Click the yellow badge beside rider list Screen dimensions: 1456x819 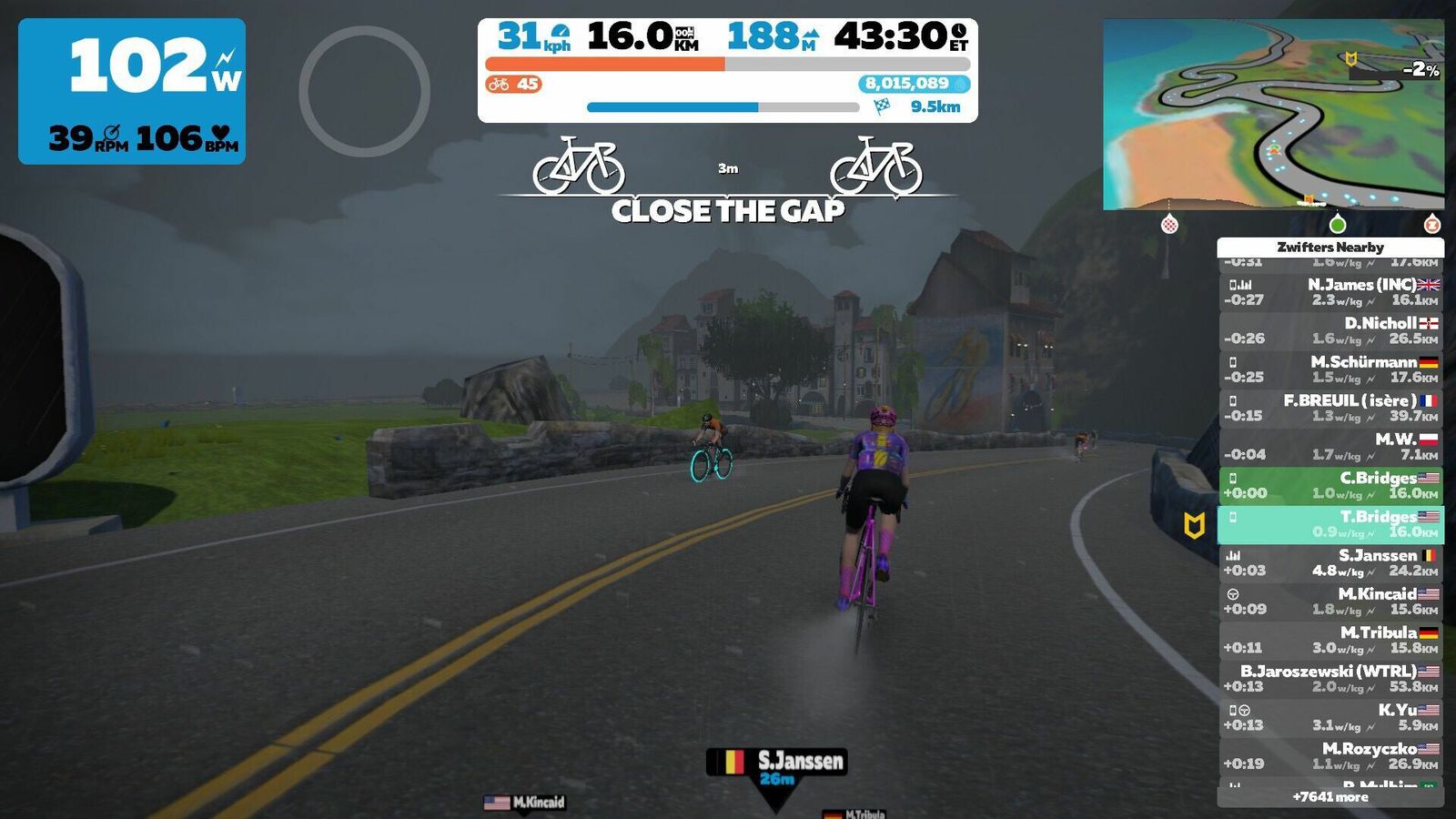click(x=1194, y=525)
